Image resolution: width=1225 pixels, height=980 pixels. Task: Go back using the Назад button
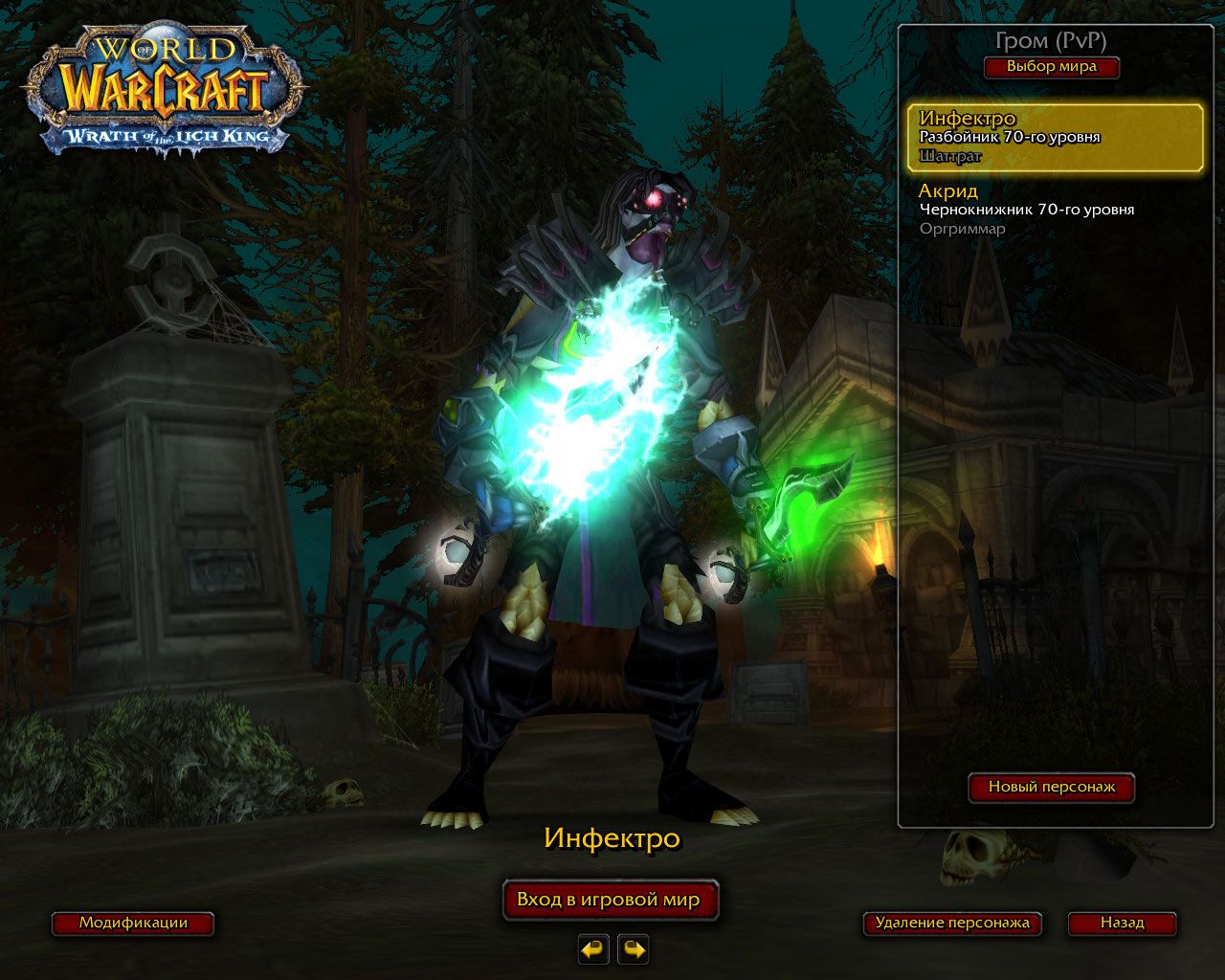1122,924
